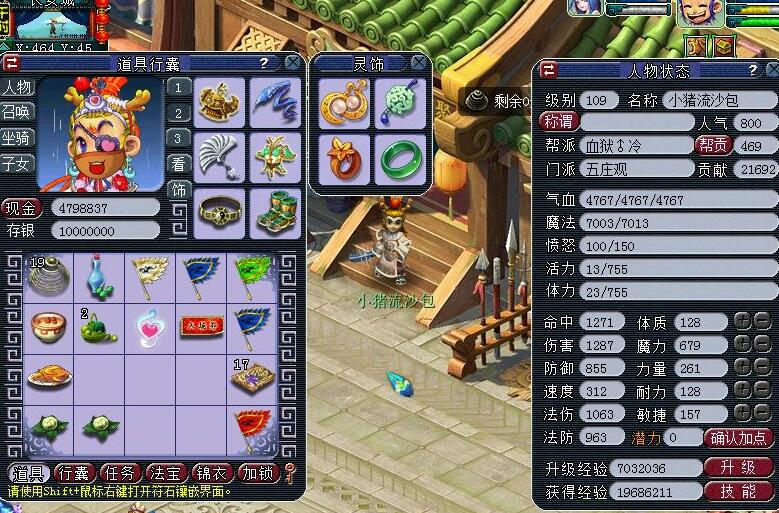Close the 人物状态 character status window
Screen dimensions: 779x513
pos(768,70)
